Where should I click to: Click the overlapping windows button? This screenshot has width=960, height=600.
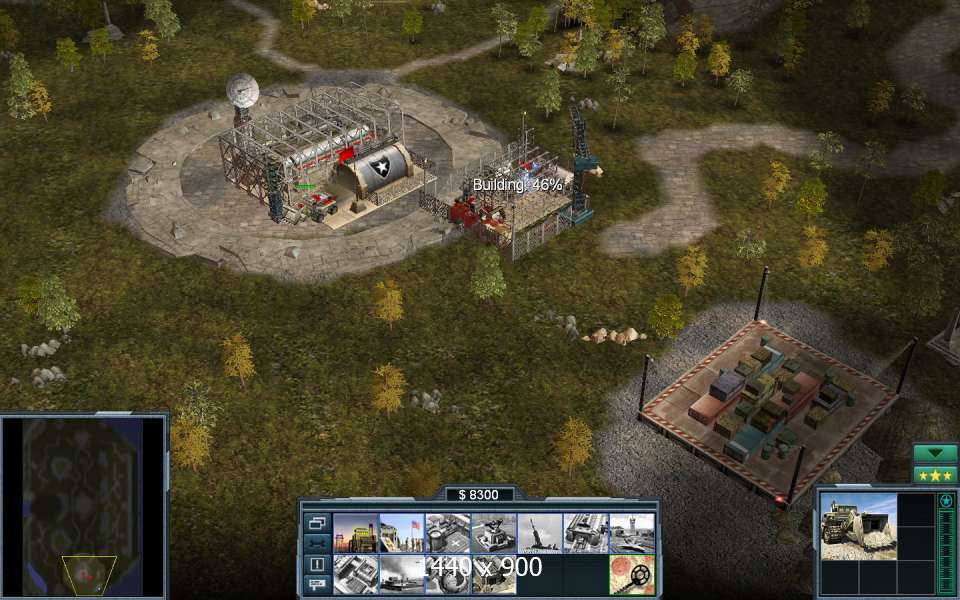[x=317, y=522]
